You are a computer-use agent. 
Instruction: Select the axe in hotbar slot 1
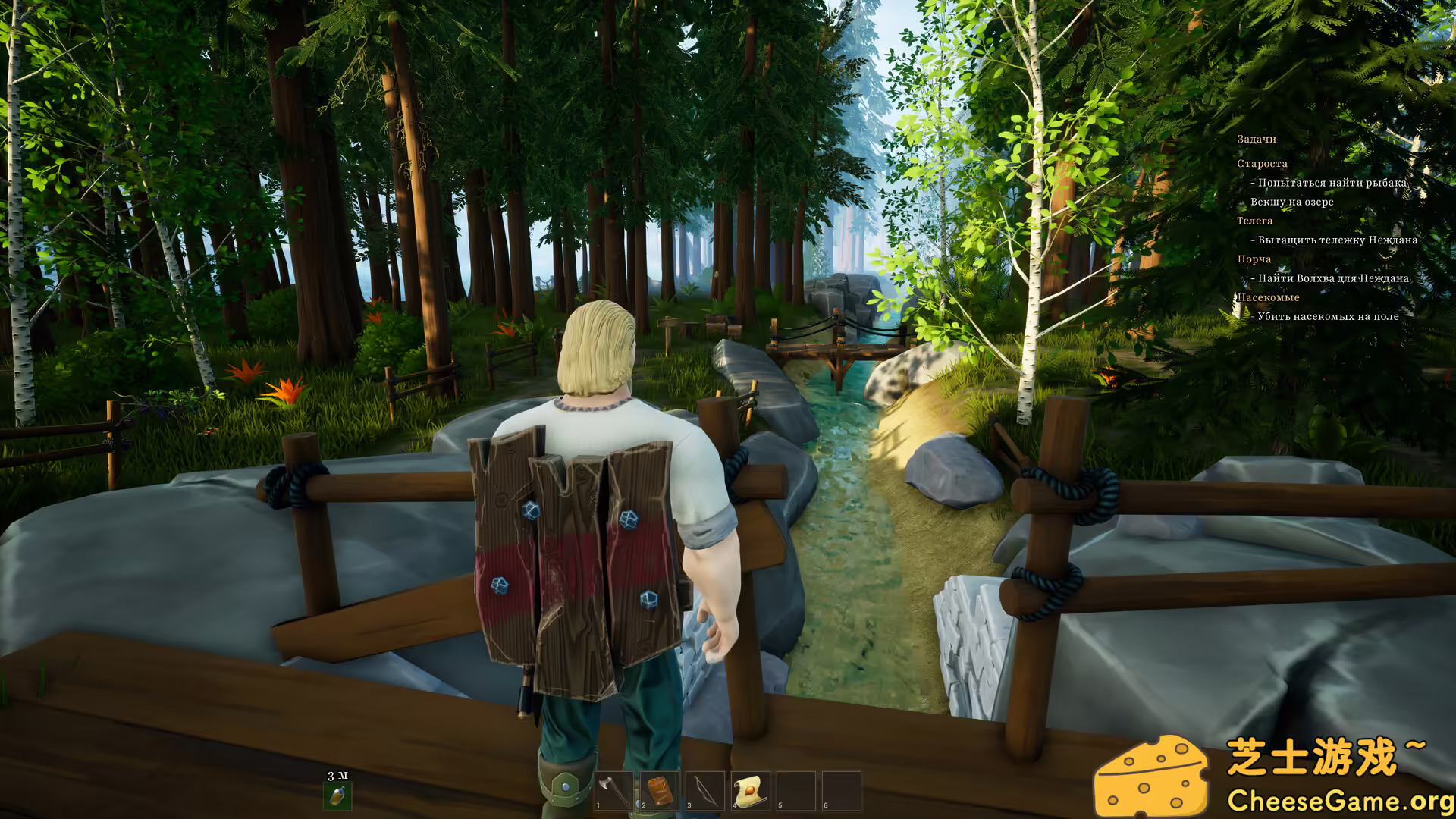point(613,791)
